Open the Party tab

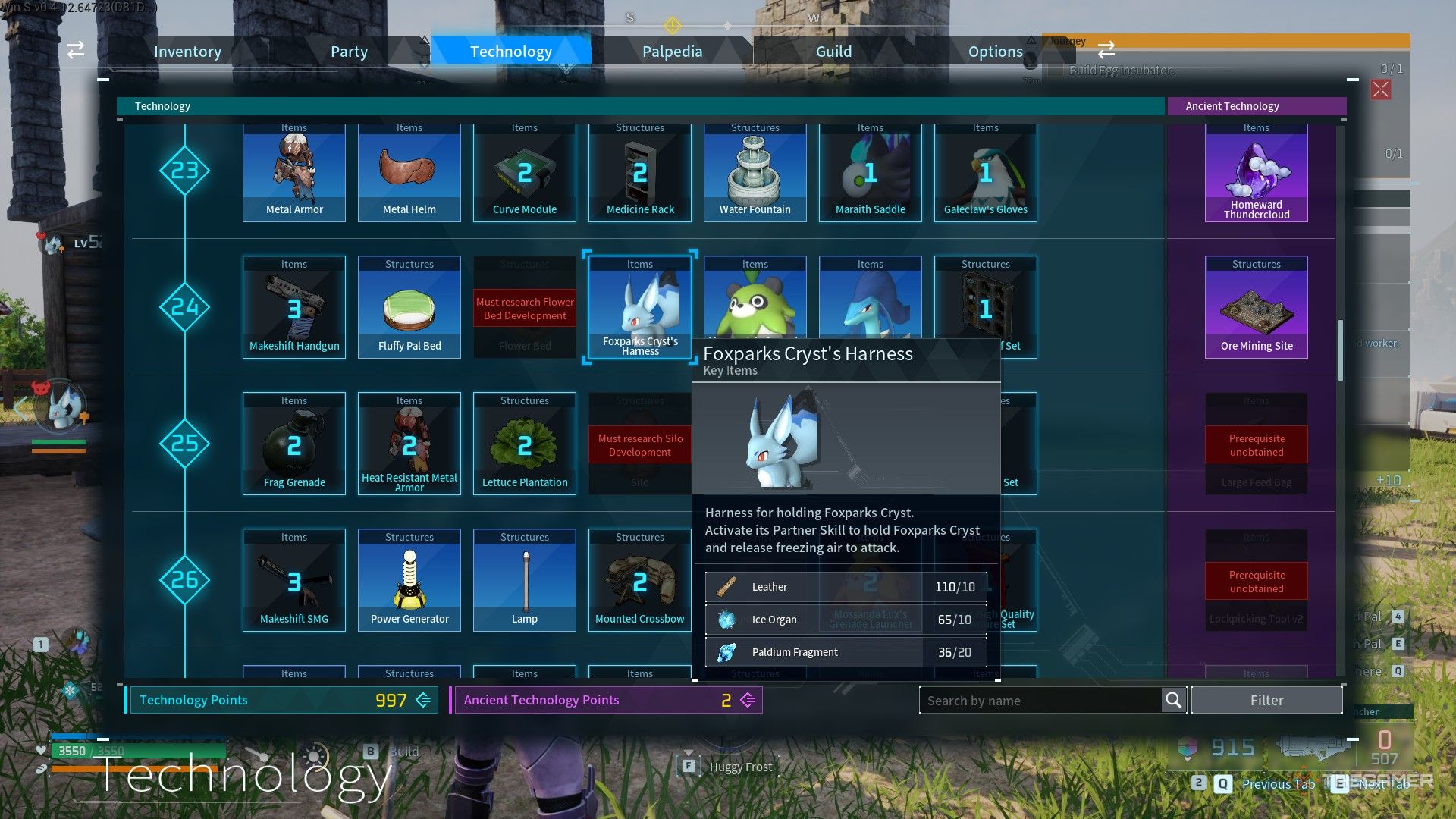coord(349,52)
